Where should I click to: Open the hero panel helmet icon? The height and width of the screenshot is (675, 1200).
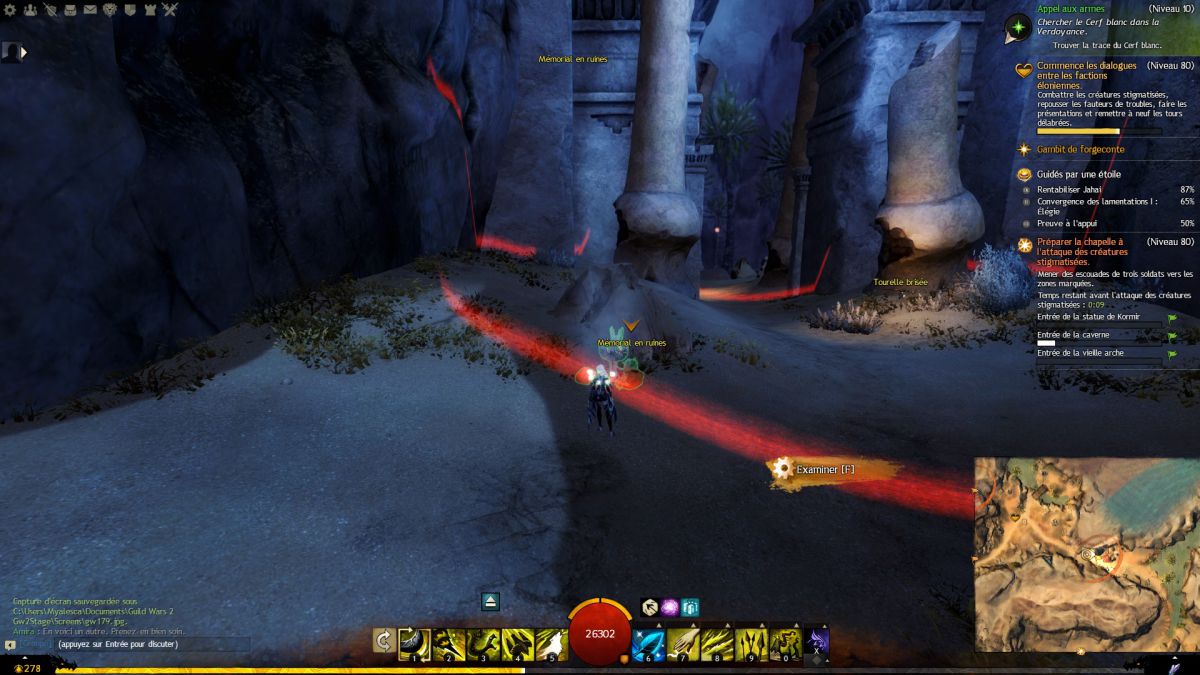tap(49, 10)
